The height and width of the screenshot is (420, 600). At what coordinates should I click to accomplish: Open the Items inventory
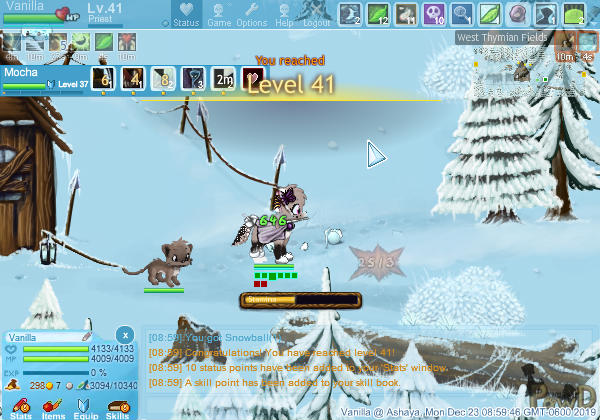point(53,406)
